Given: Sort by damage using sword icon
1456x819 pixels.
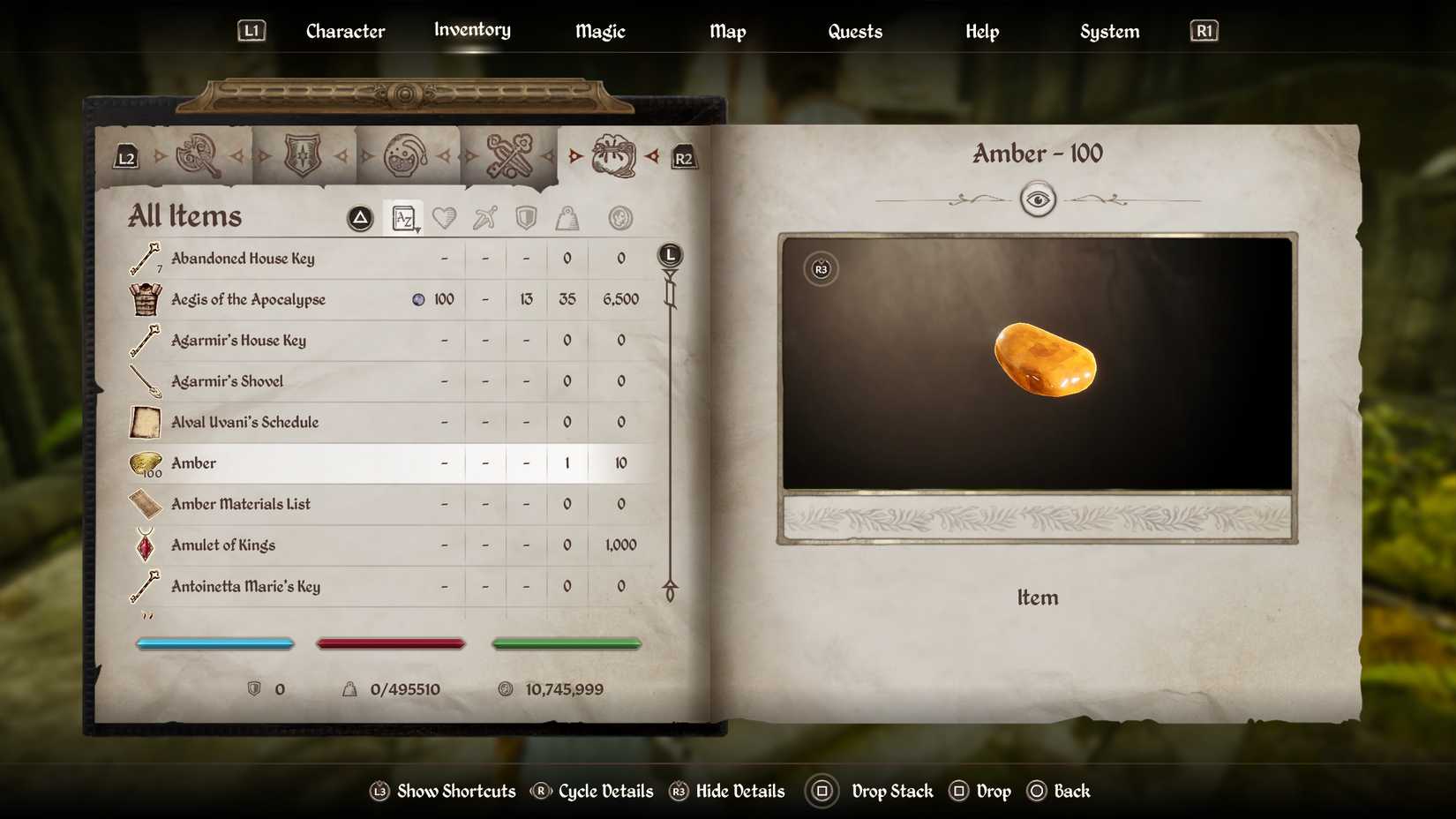Looking at the screenshot, I should (484, 218).
